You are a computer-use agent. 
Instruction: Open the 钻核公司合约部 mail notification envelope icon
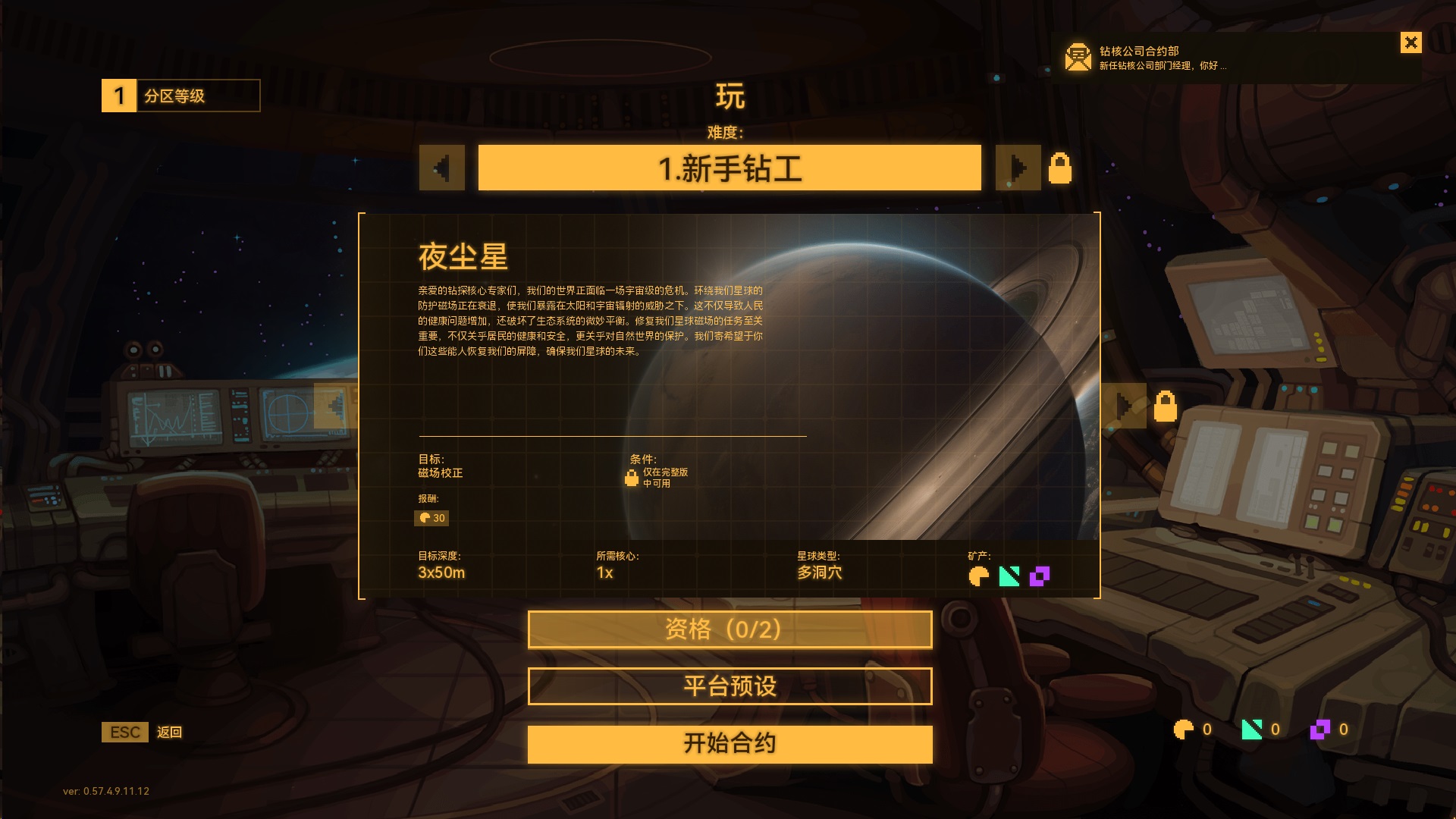1076,56
